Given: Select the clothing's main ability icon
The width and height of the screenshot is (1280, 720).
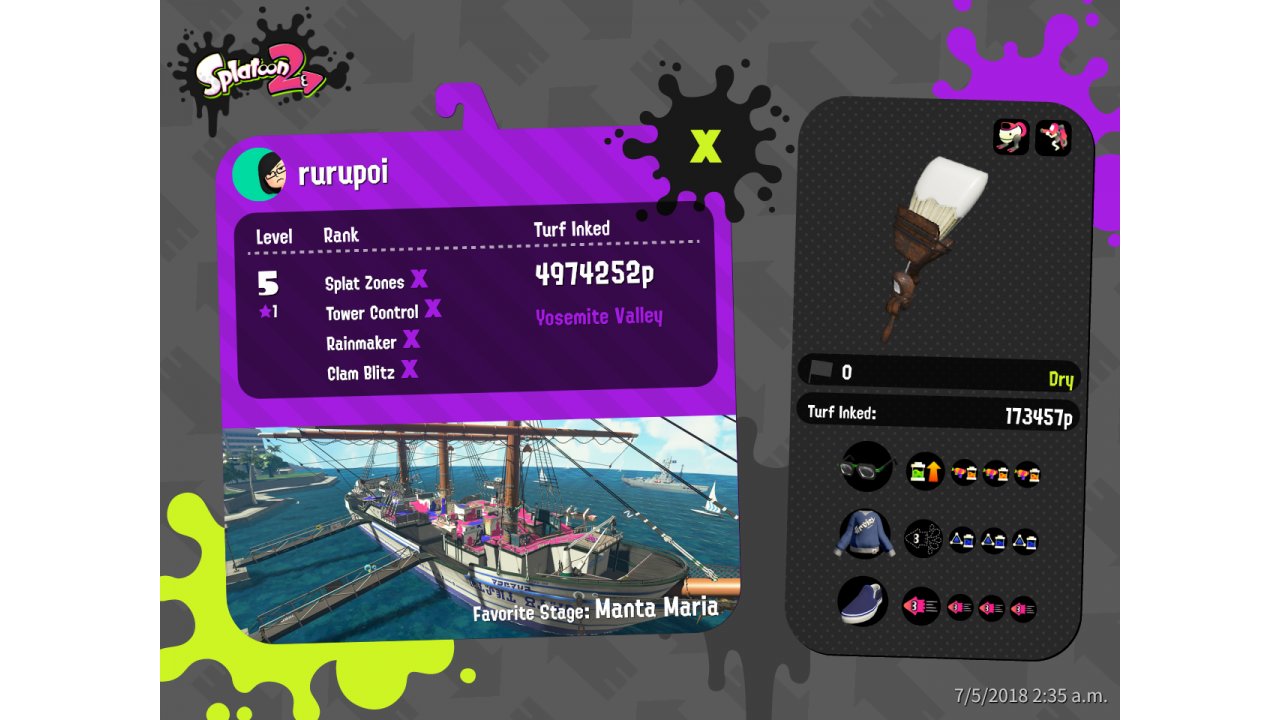Looking at the screenshot, I should (923, 539).
